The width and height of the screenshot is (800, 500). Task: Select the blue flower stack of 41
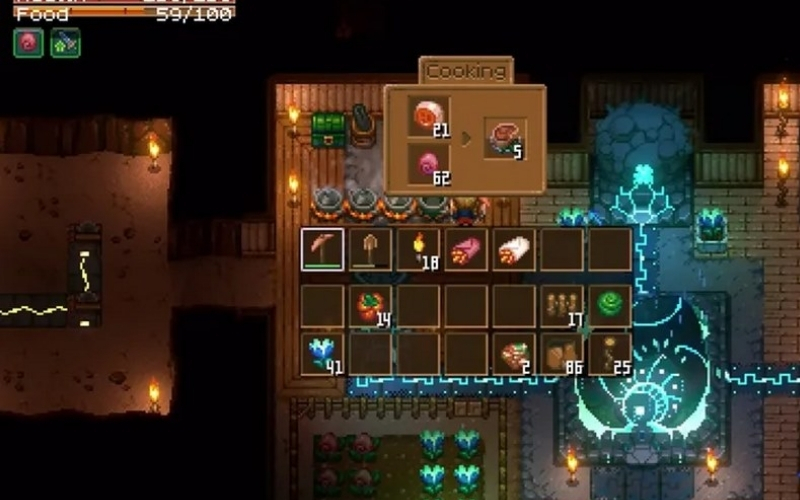point(323,354)
